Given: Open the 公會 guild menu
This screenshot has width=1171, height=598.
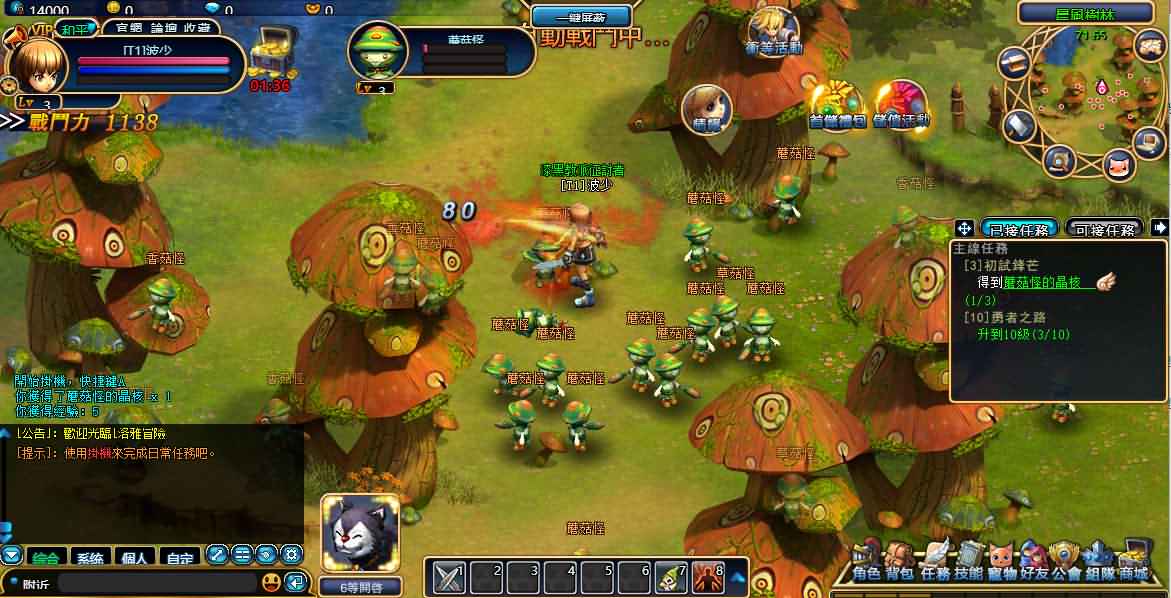Looking at the screenshot, I should [1067, 562].
